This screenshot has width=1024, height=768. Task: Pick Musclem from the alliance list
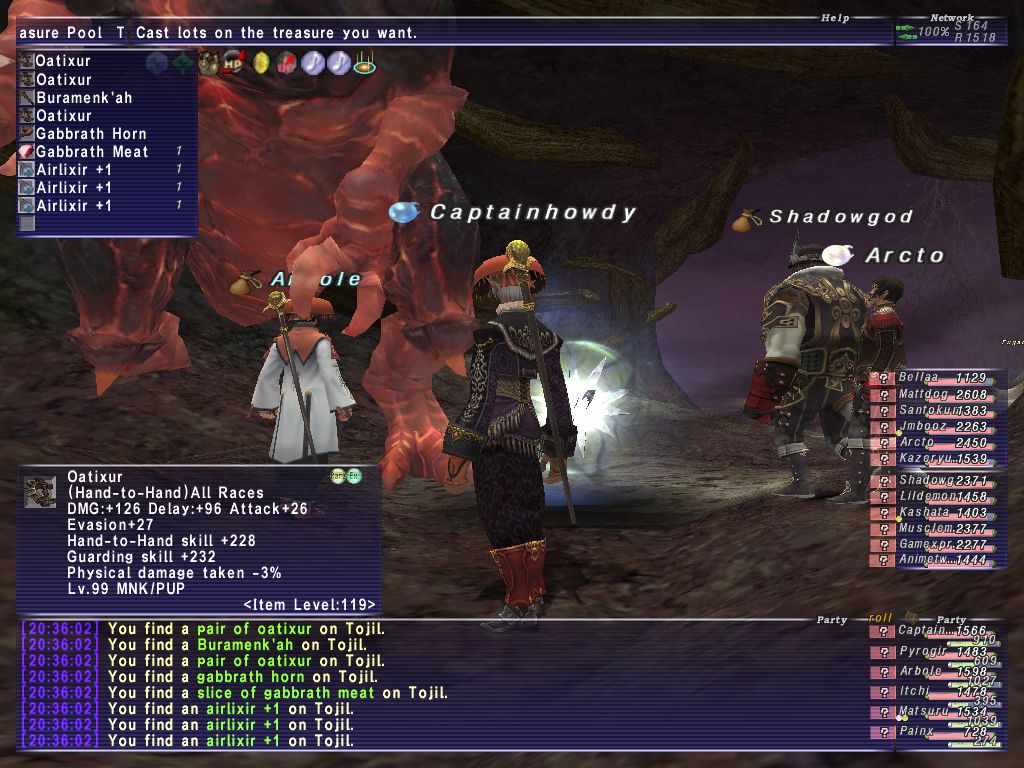[x=935, y=529]
